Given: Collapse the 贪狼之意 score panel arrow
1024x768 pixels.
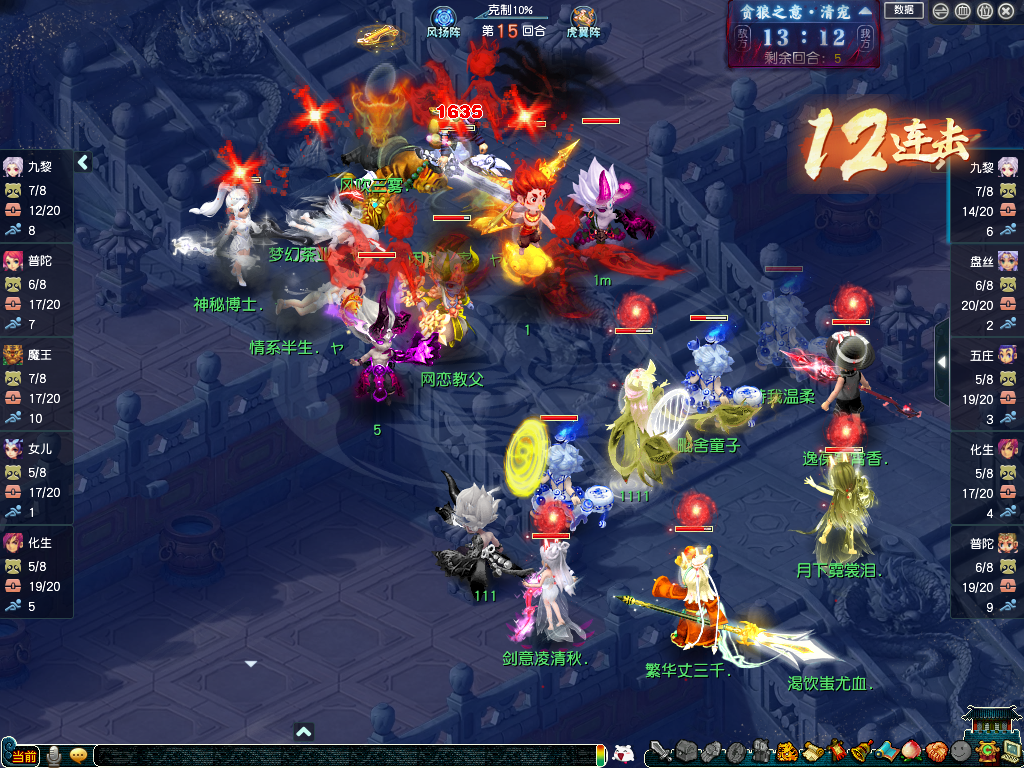Looking at the screenshot, I should (x=865, y=11).
